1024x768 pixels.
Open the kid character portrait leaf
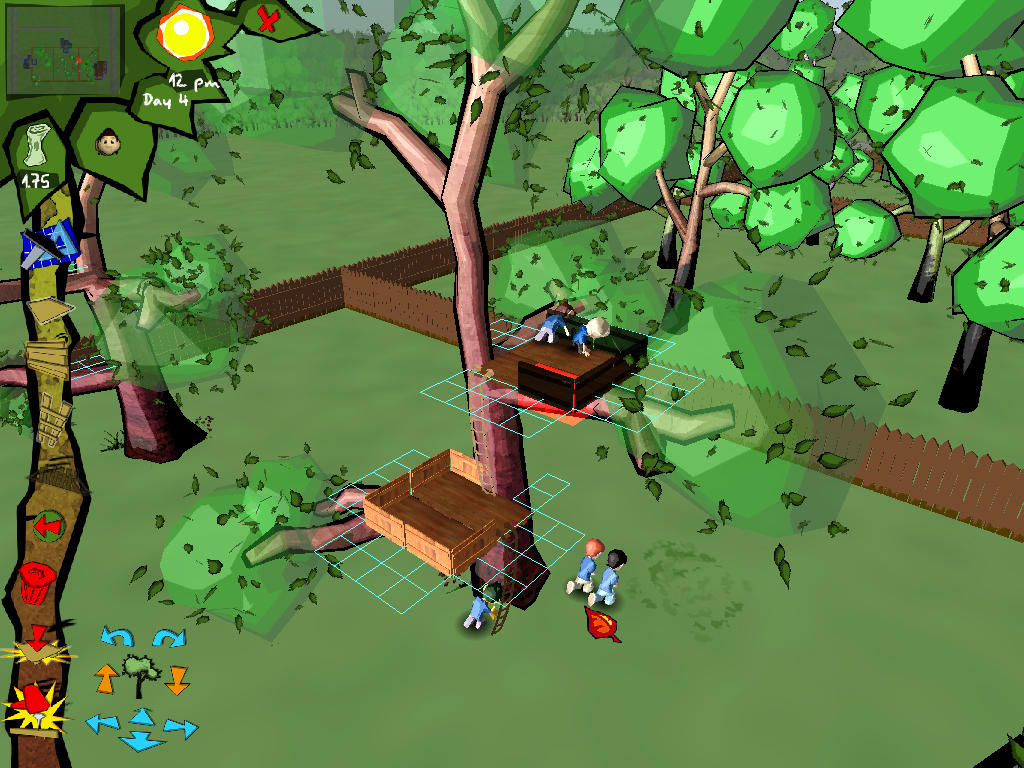click(106, 144)
